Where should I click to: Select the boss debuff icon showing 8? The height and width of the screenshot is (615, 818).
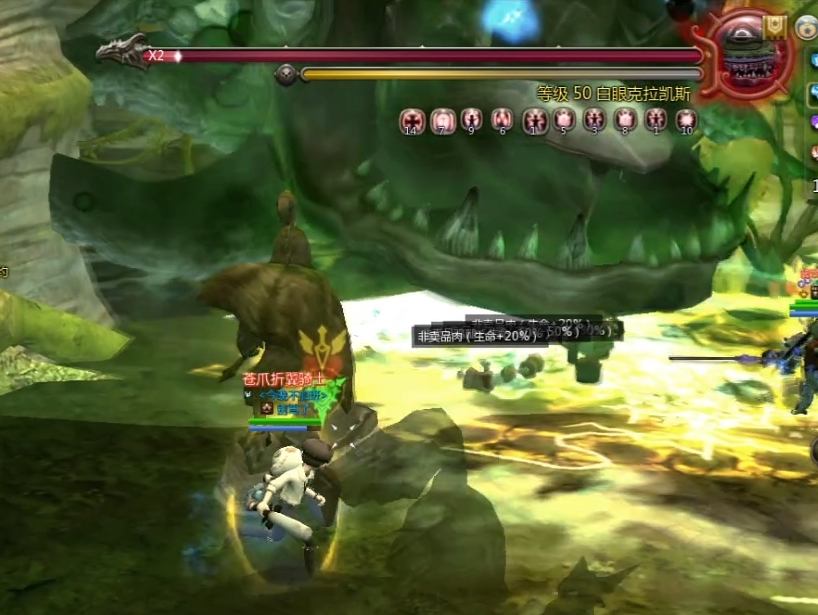click(x=625, y=121)
